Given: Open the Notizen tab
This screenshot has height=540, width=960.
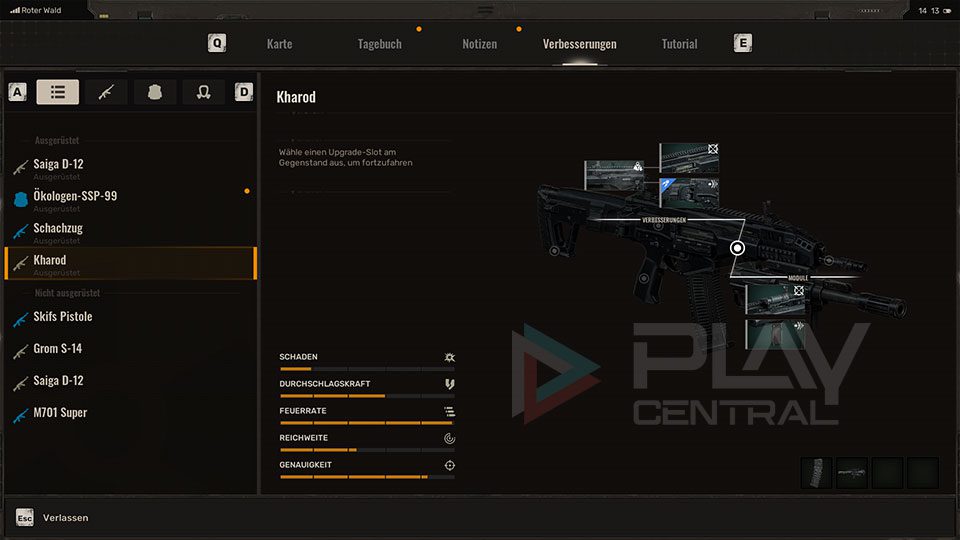Looking at the screenshot, I should point(479,44).
